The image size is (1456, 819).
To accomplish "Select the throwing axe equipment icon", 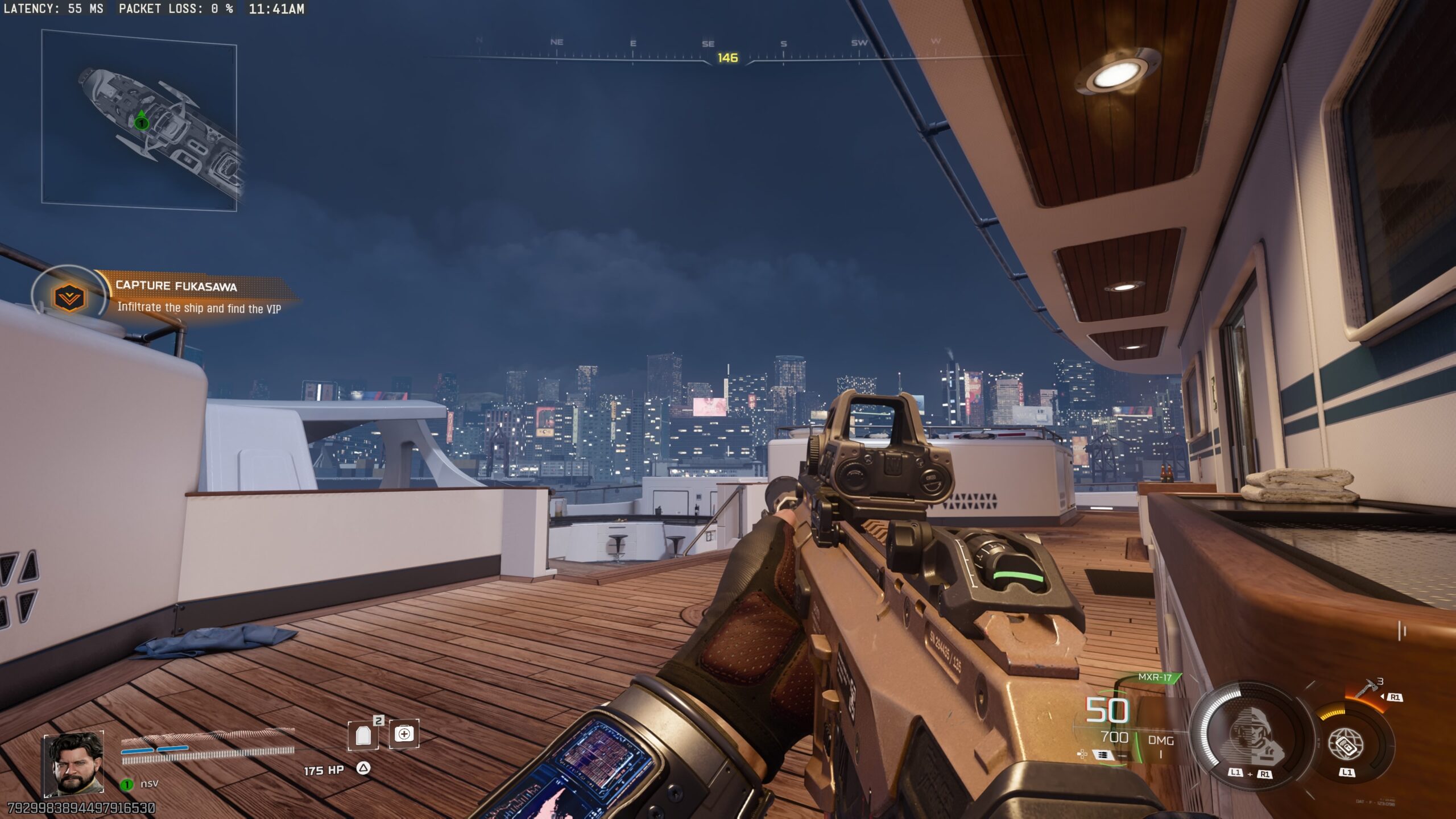I will coord(1368,690).
